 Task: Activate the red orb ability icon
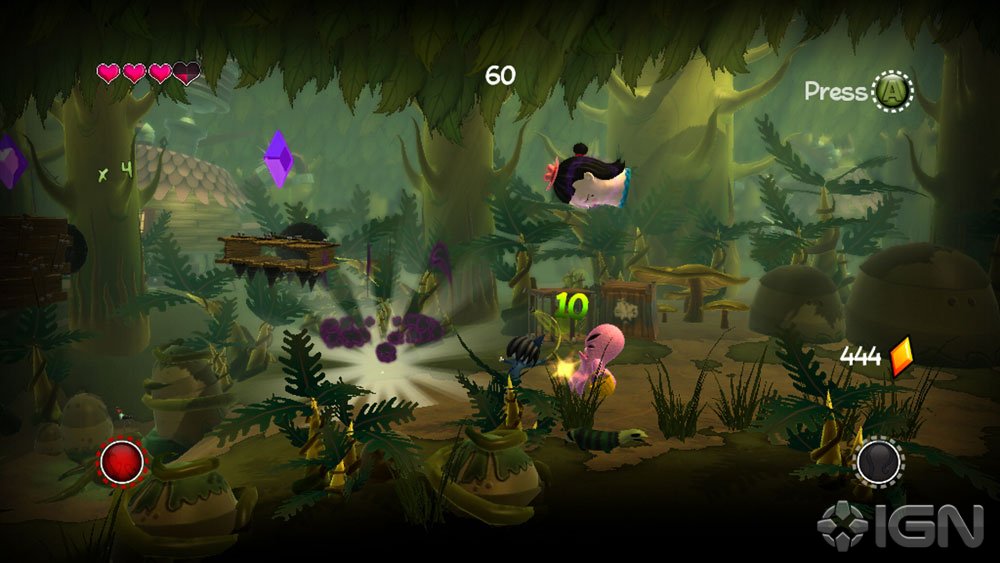point(124,462)
